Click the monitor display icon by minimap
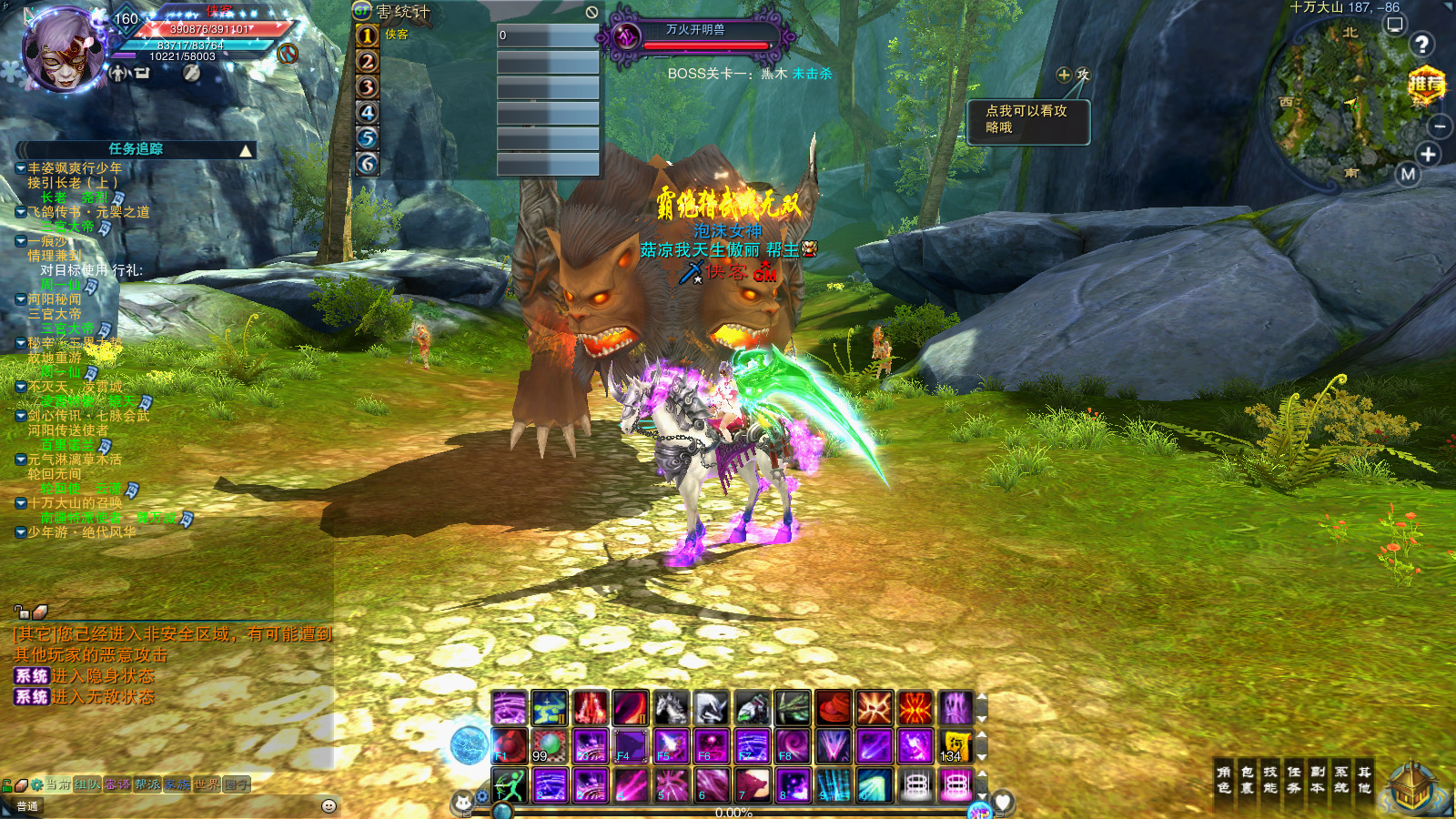This screenshot has width=1456, height=819. click(x=1394, y=25)
